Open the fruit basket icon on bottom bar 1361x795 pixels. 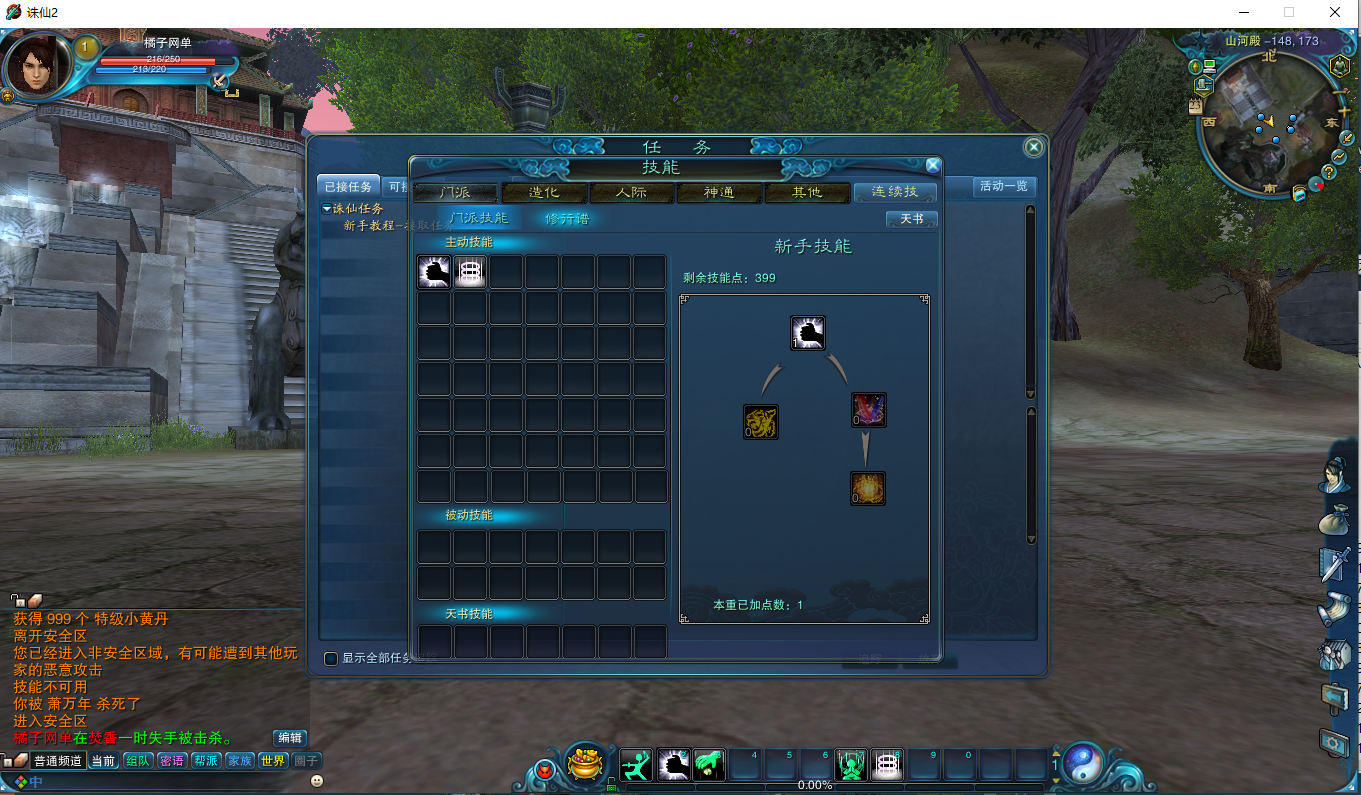(585, 762)
